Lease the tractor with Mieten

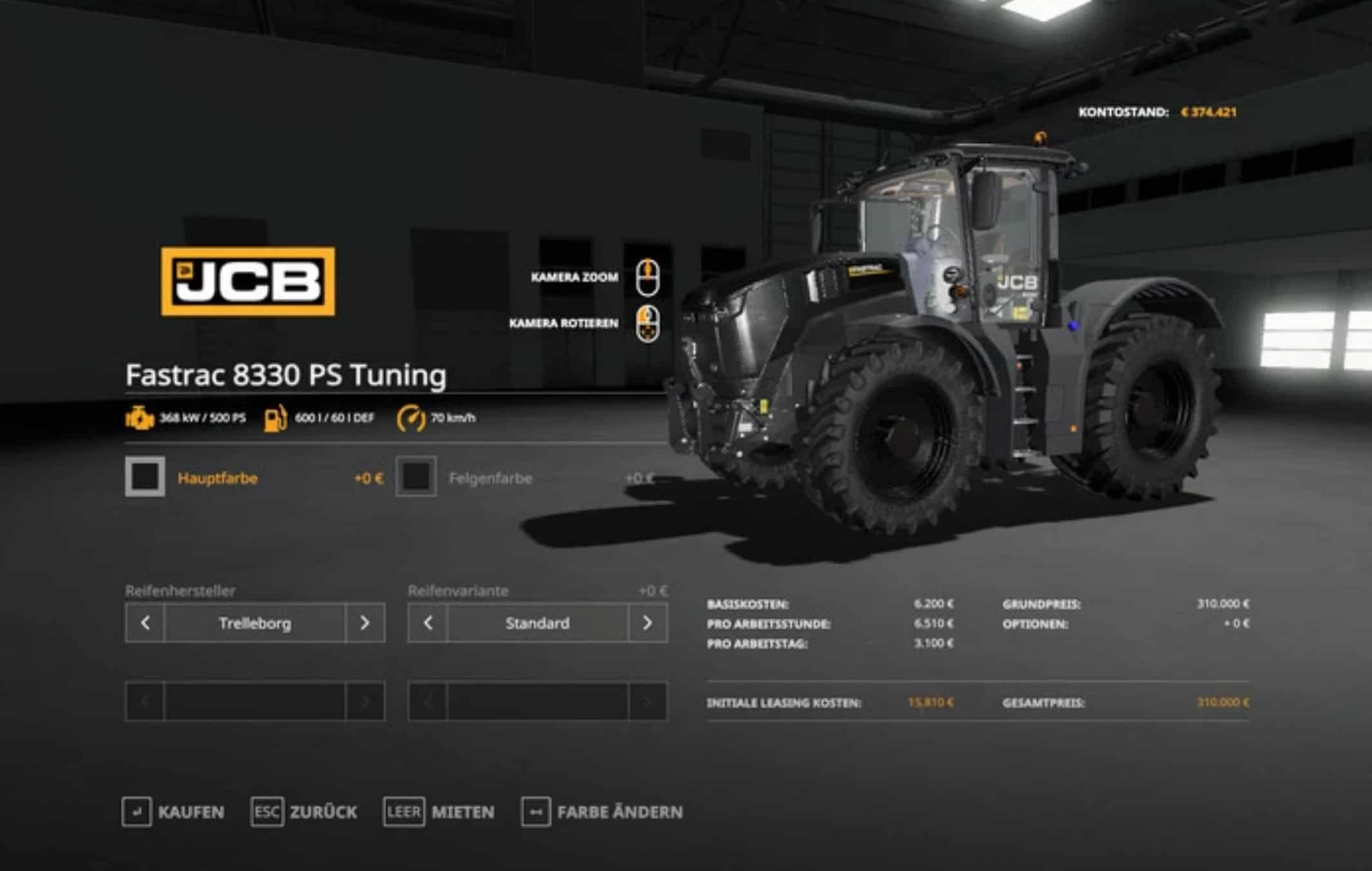pos(439,812)
